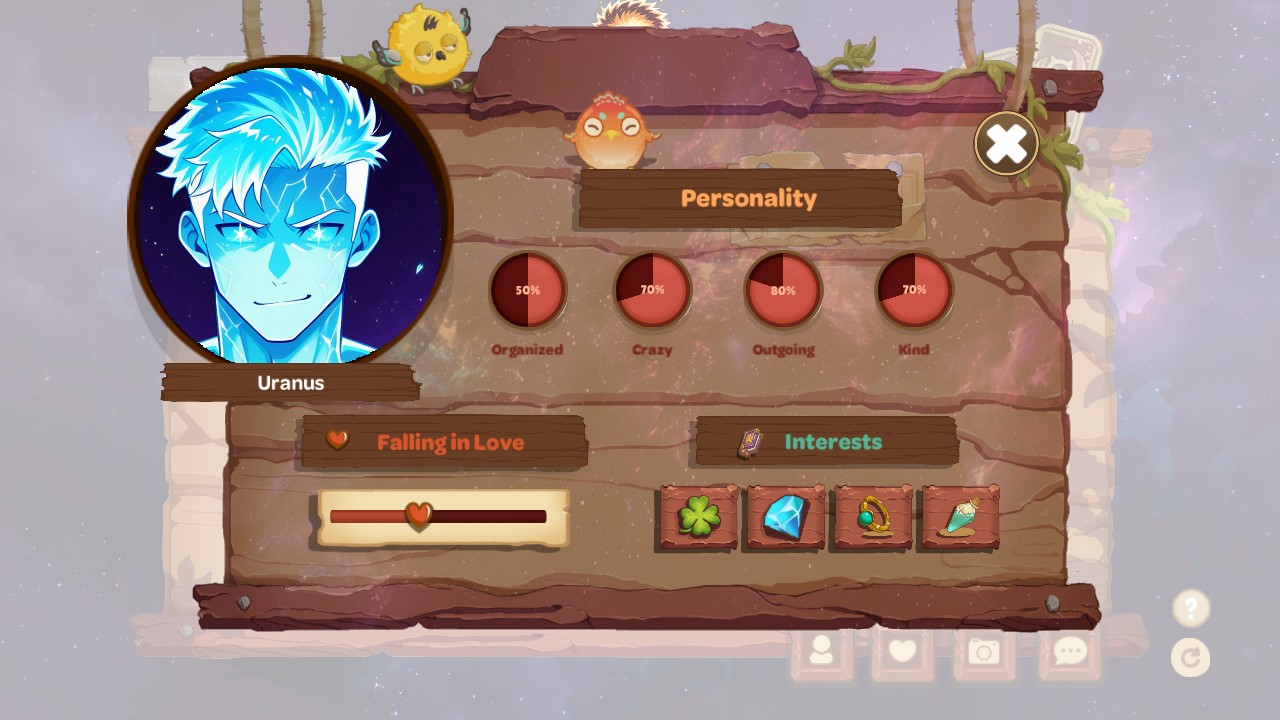Select the potion bottle interest
This screenshot has height=720, width=1280.
pyautogui.click(x=957, y=517)
